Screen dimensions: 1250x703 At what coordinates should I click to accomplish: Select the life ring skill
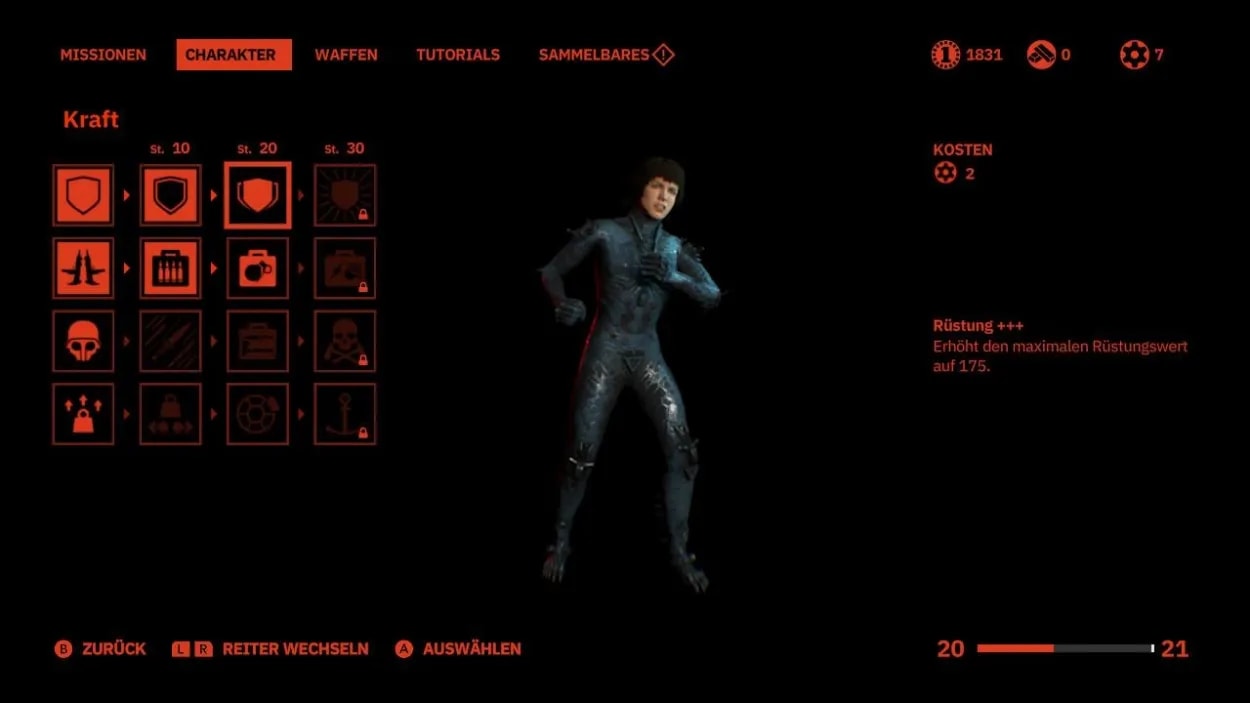pos(258,414)
